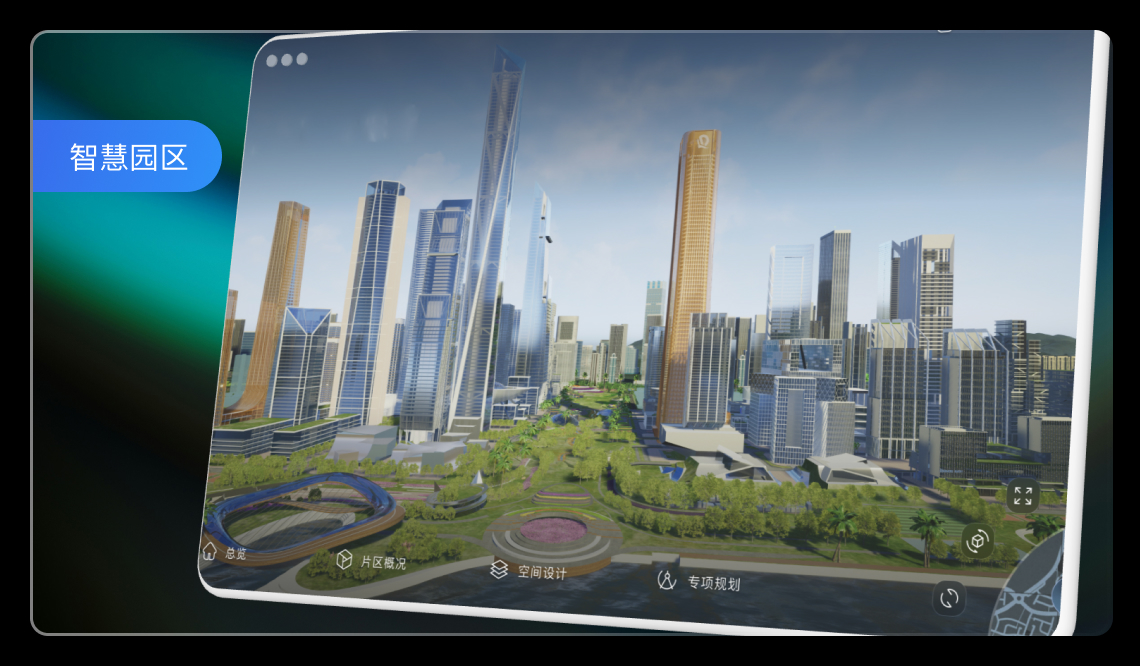Select the 空间设计 layers menu item
The width and height of the screenshot is (1140, 666).
529,571
